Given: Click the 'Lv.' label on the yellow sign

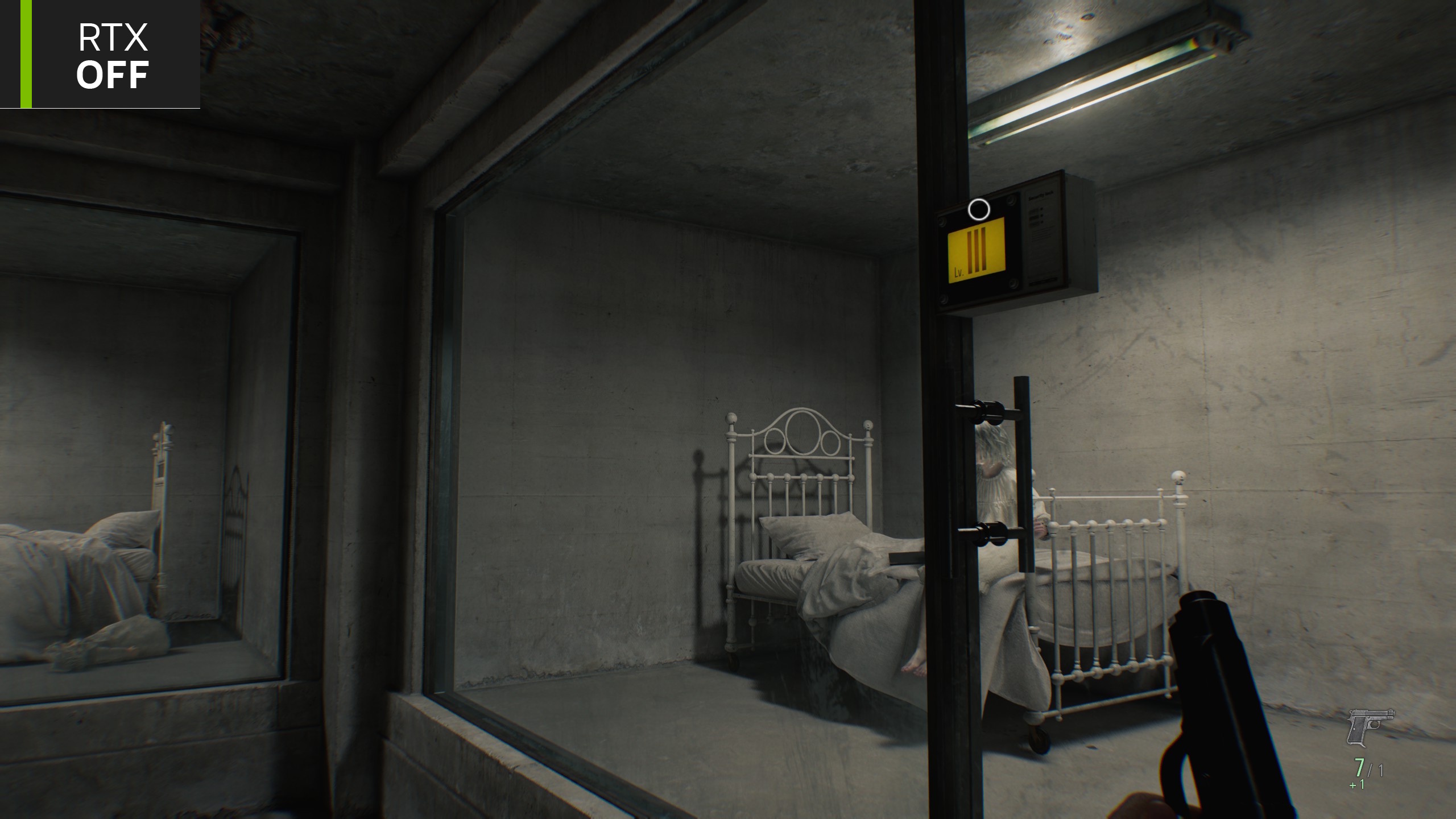Looking at the screenshot, I should click(x=959, y=272).
